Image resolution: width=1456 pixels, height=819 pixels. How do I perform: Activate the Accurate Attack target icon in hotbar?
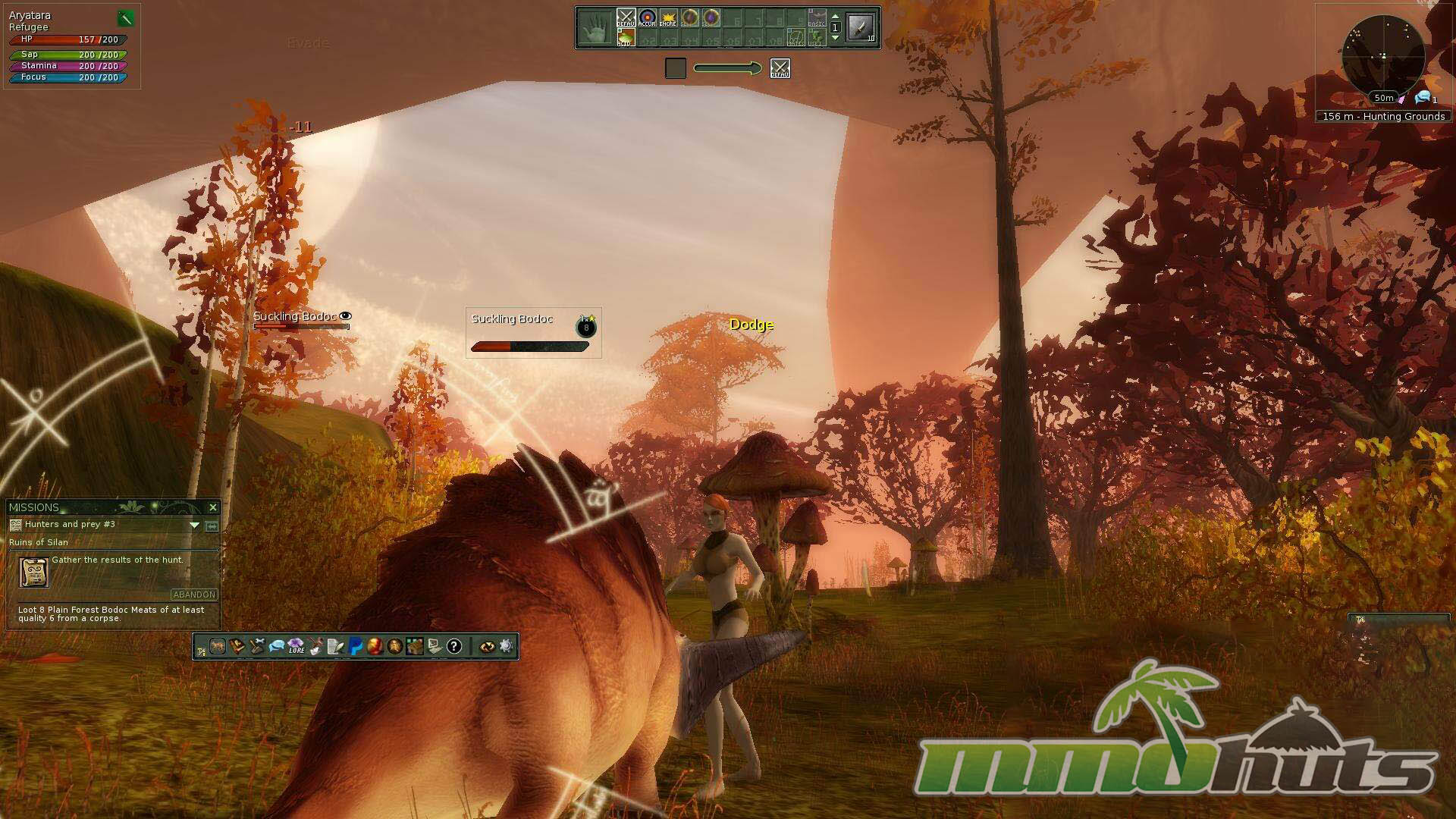[x=647, y=17]
